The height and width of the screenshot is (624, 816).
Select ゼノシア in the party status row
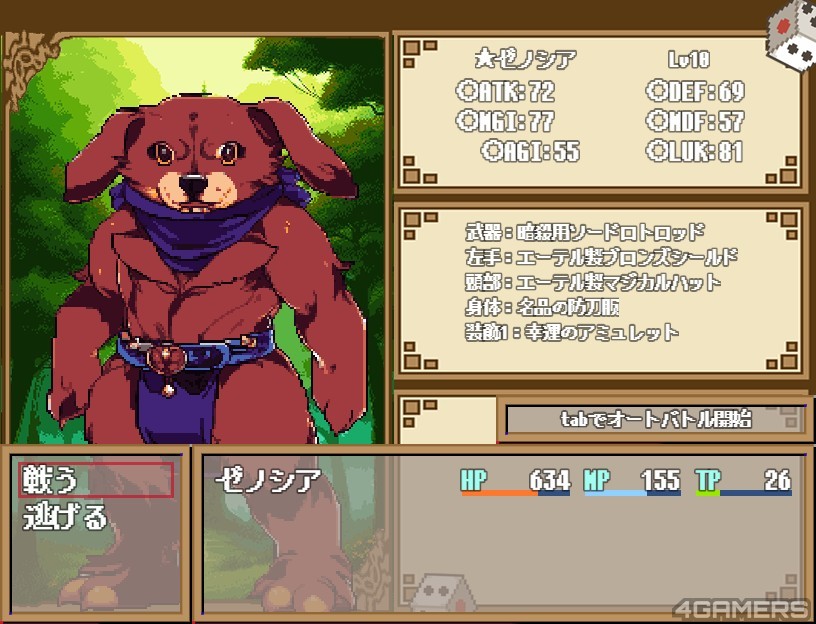click(268, 481)
